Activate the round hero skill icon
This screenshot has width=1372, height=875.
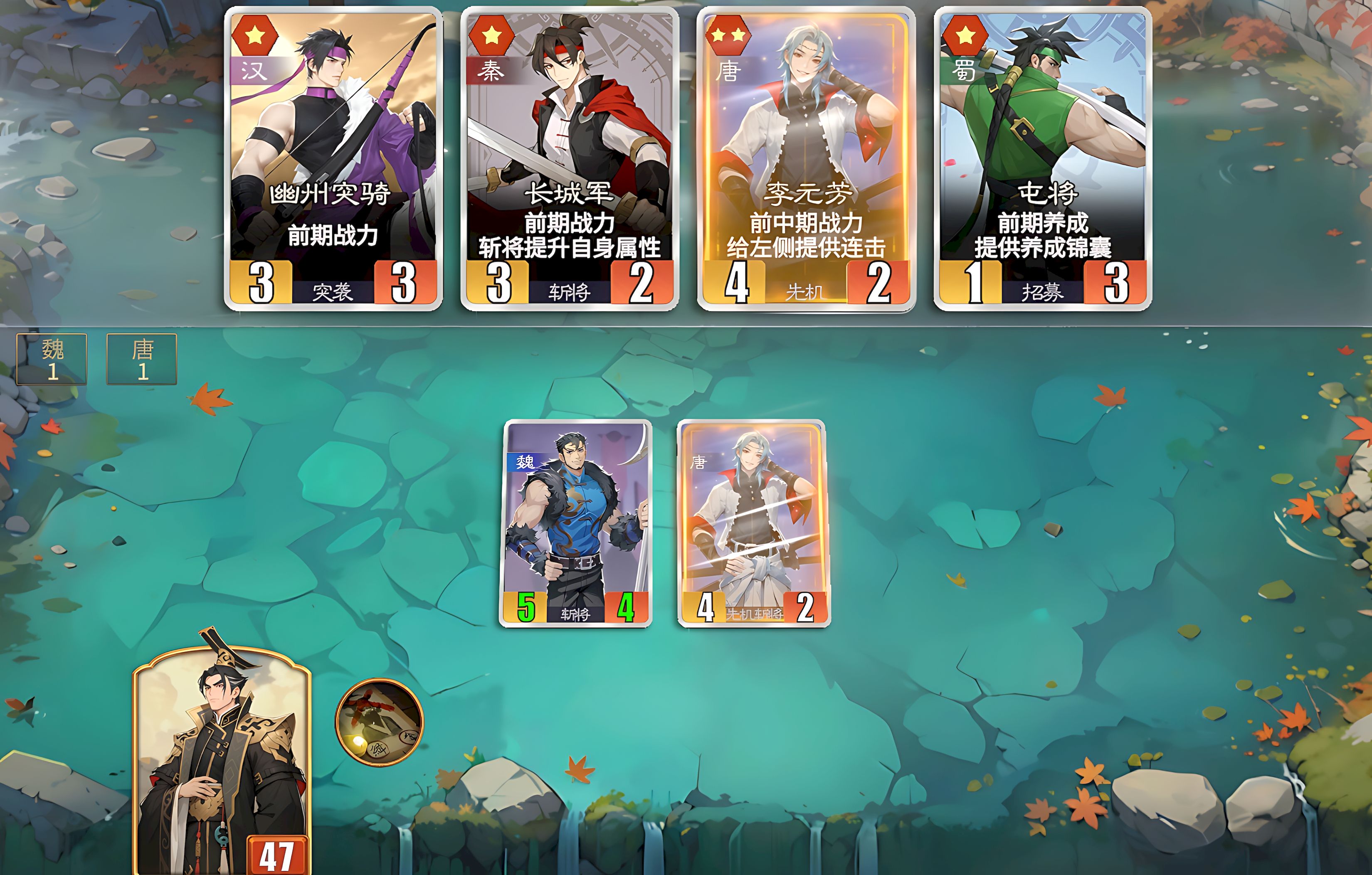coord(380,722)
